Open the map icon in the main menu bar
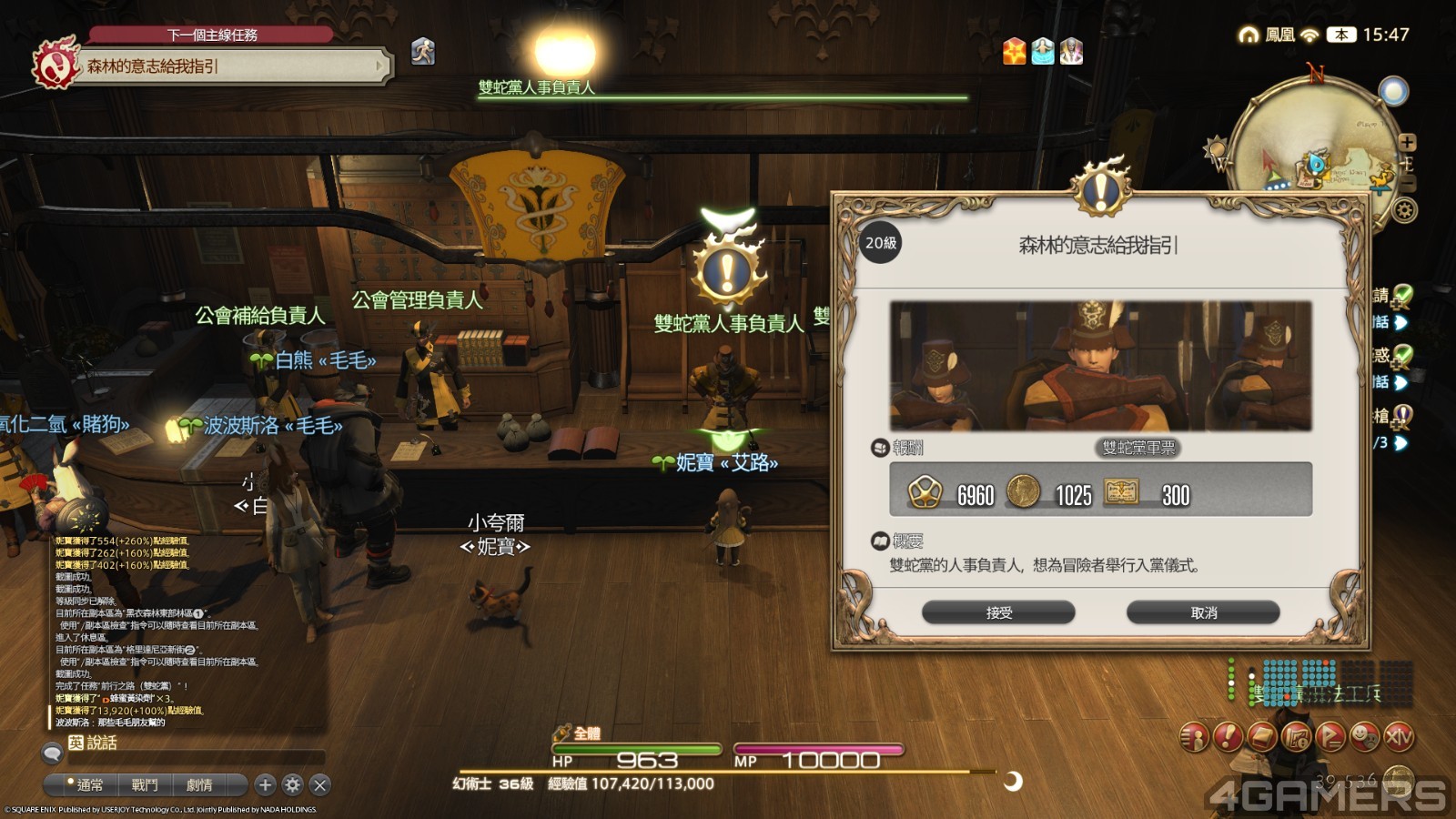 click(x=1295, y=737)
